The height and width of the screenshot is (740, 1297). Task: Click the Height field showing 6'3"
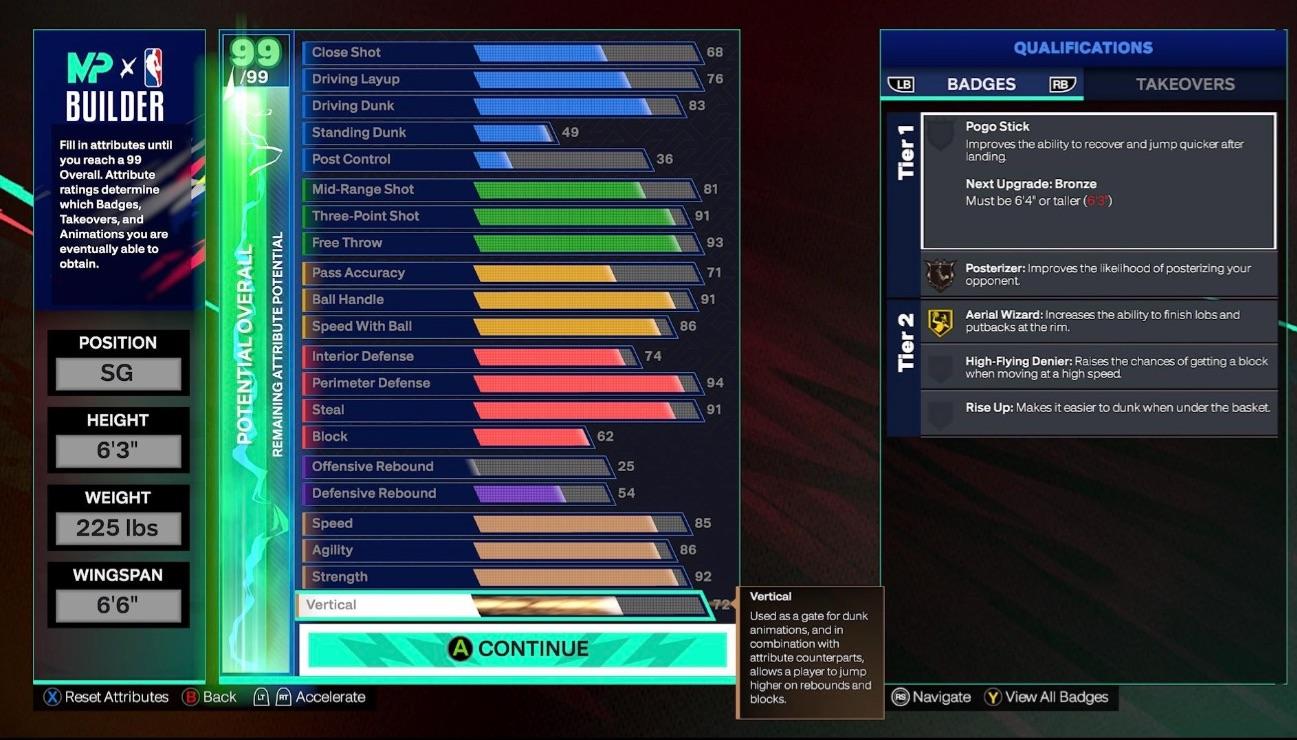tap(118, 449)
